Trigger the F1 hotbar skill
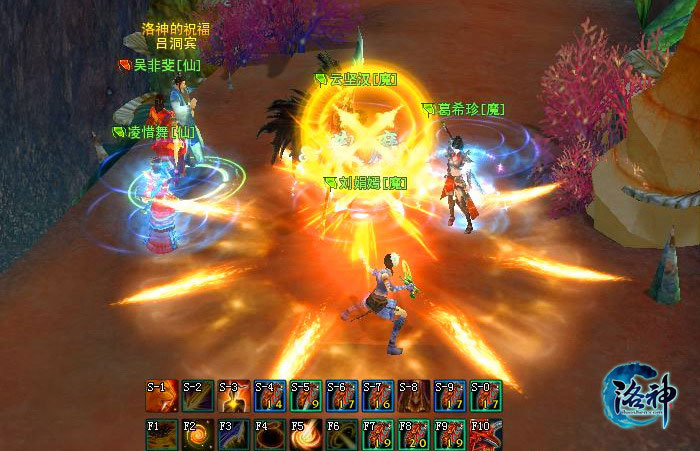This screenshot has width=700, height=451. click(x=160, y=435)
